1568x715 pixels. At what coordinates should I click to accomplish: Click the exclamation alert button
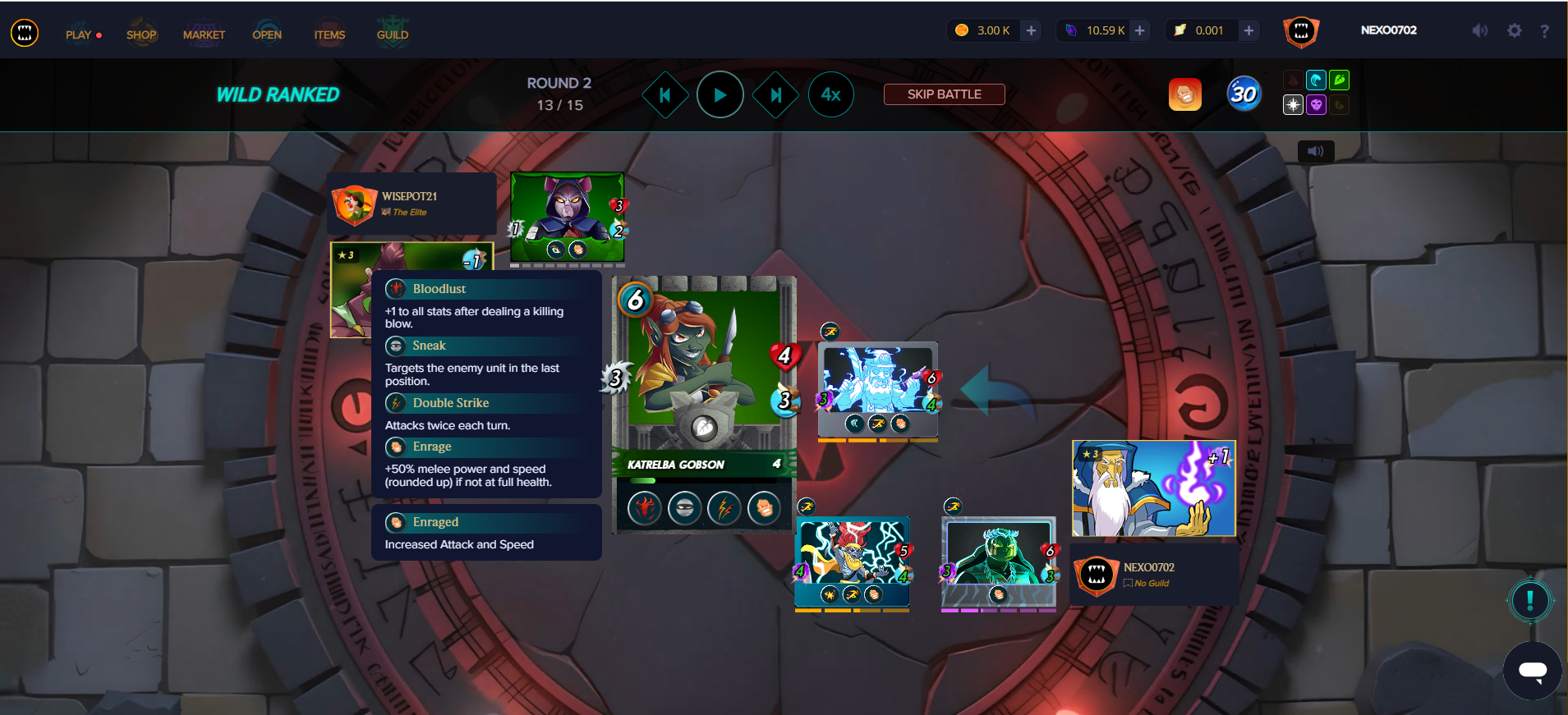tap(1529, 600)
